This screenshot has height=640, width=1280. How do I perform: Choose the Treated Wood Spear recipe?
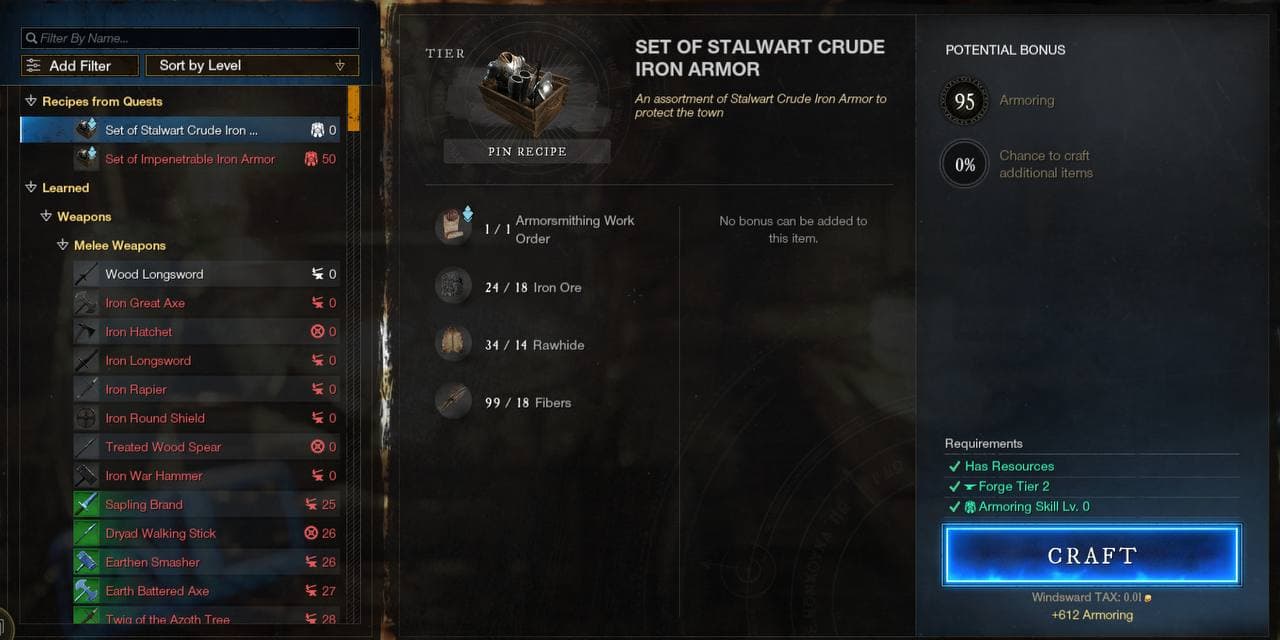click(163, 447)
